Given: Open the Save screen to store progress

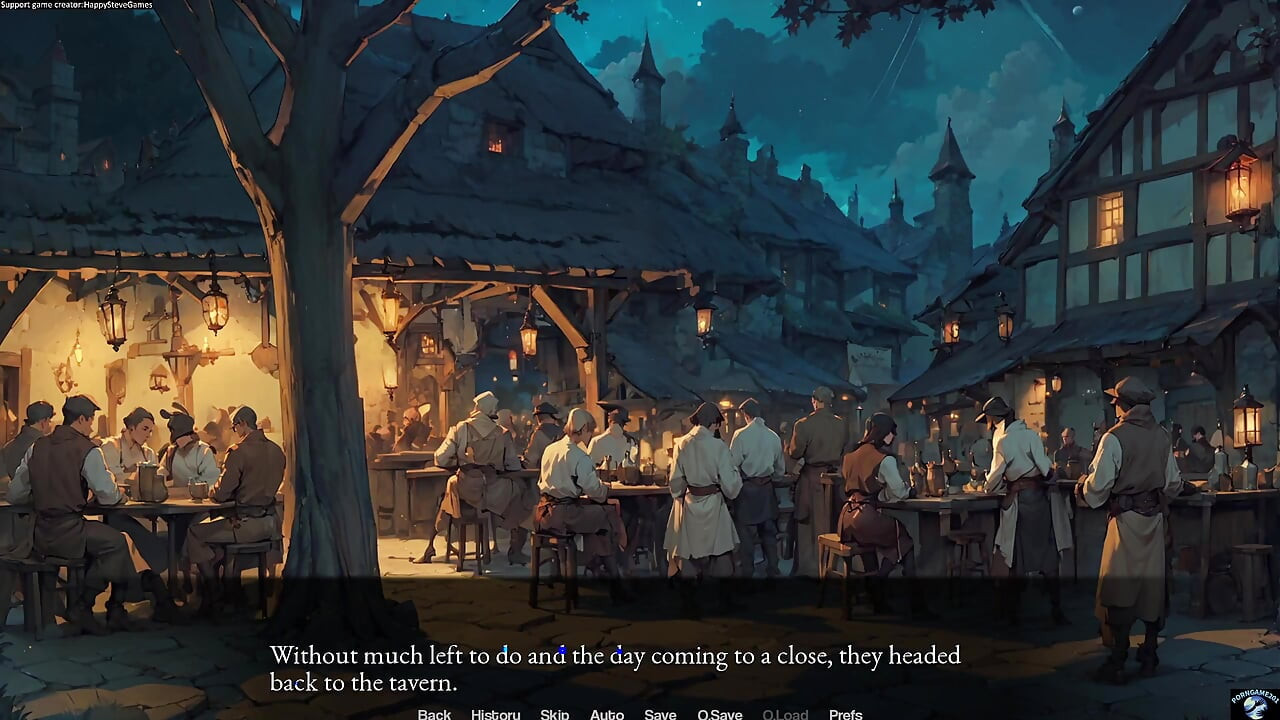Looking at the screenshot, I should tap(659, 714).
